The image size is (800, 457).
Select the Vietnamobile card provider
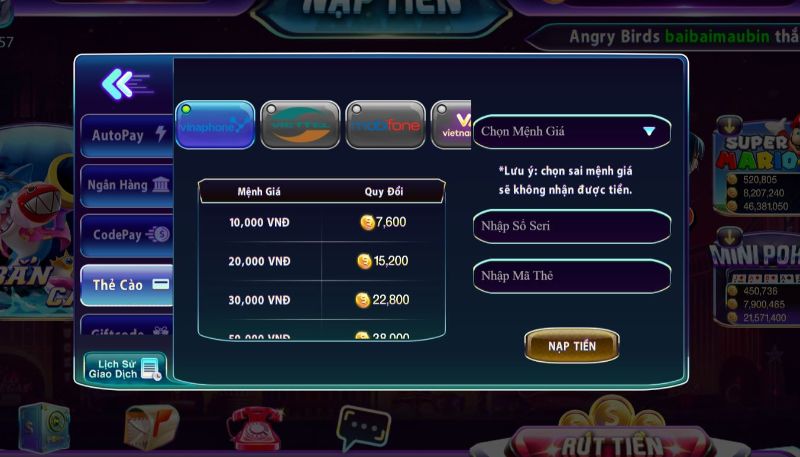452,125
